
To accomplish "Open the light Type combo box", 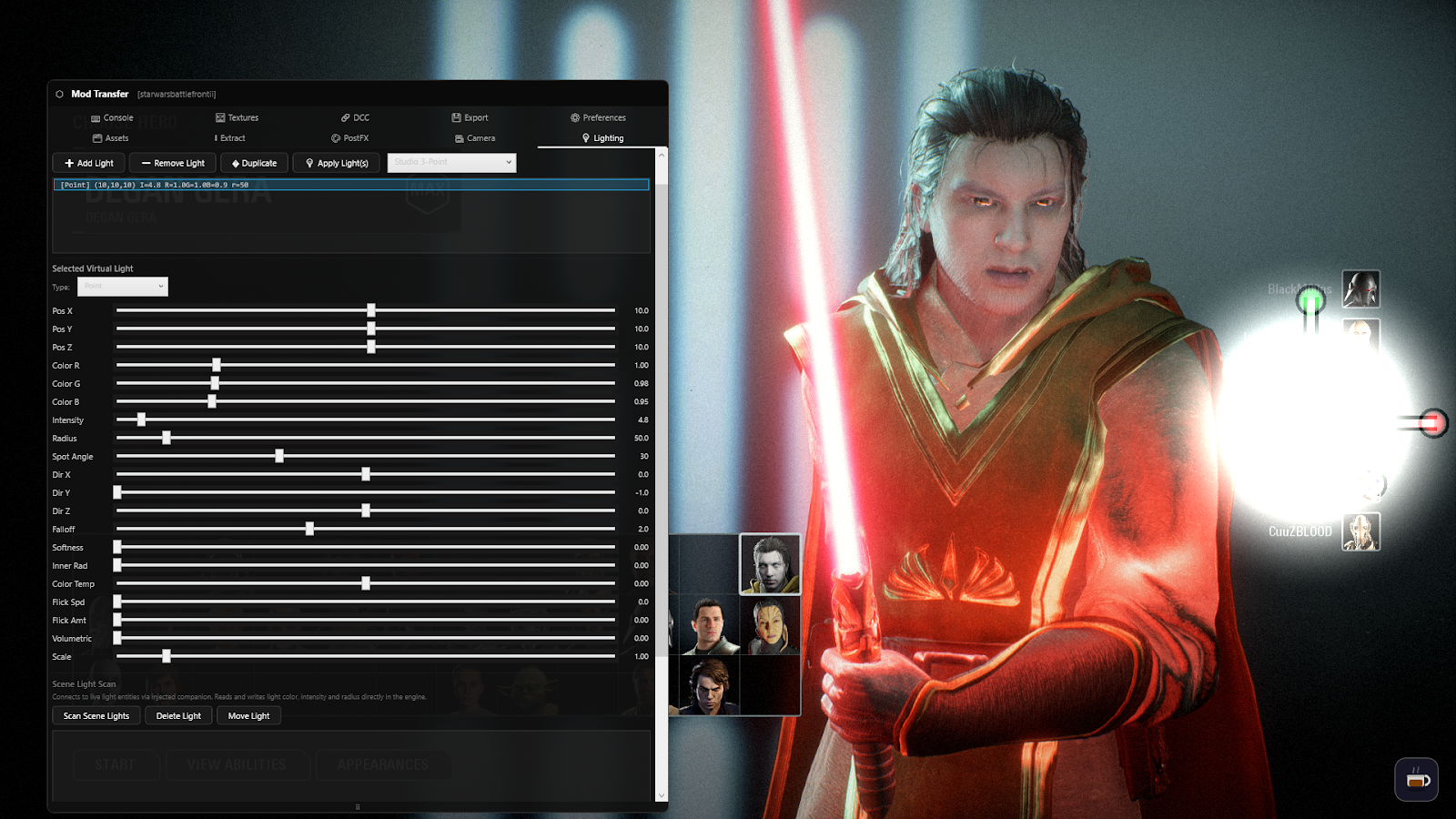I will tap(122, 286).
